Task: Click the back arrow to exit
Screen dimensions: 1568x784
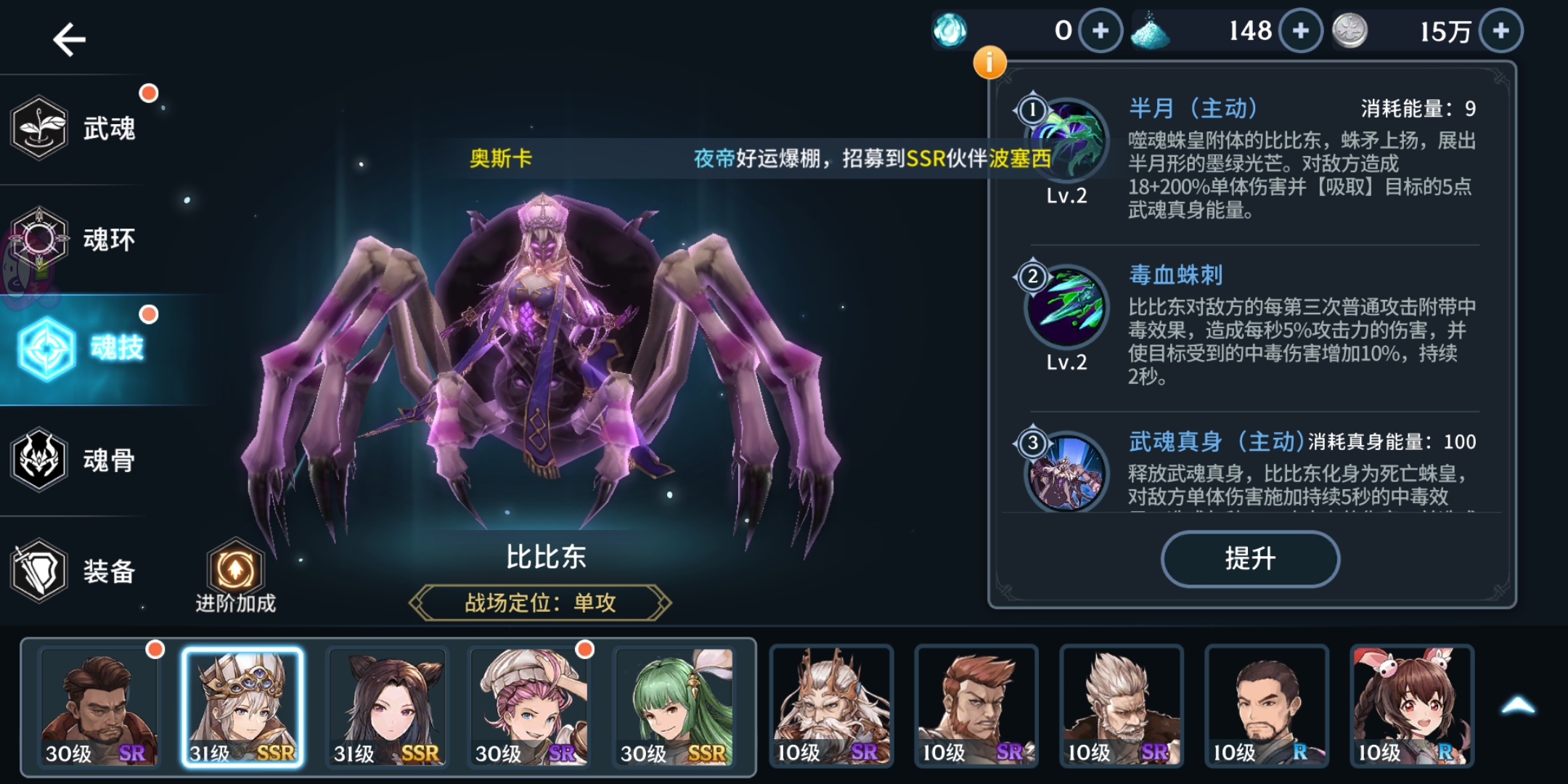Action: (69, 38)
